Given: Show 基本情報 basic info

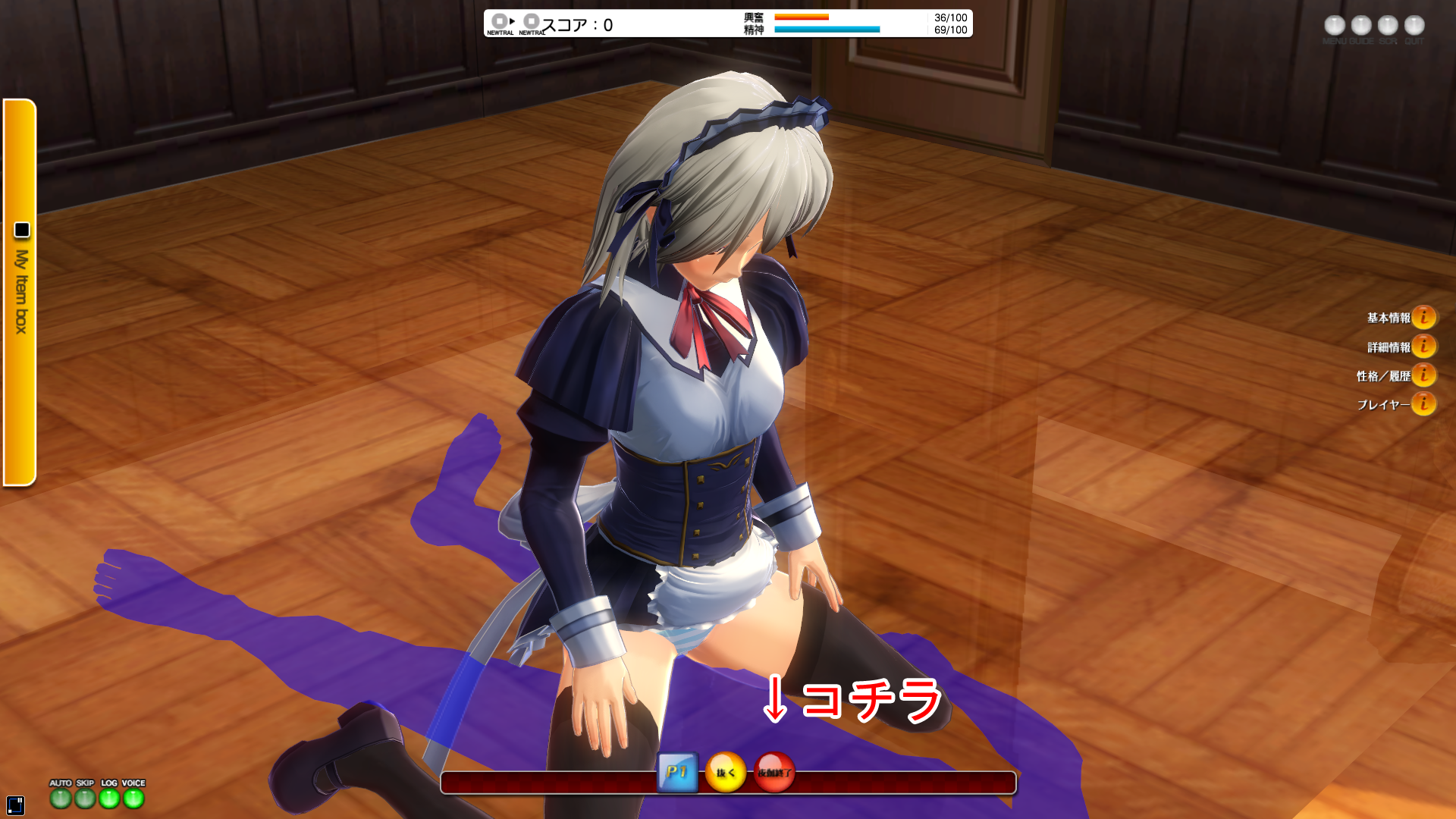Looking at the screenshot, I should 1423,317.
